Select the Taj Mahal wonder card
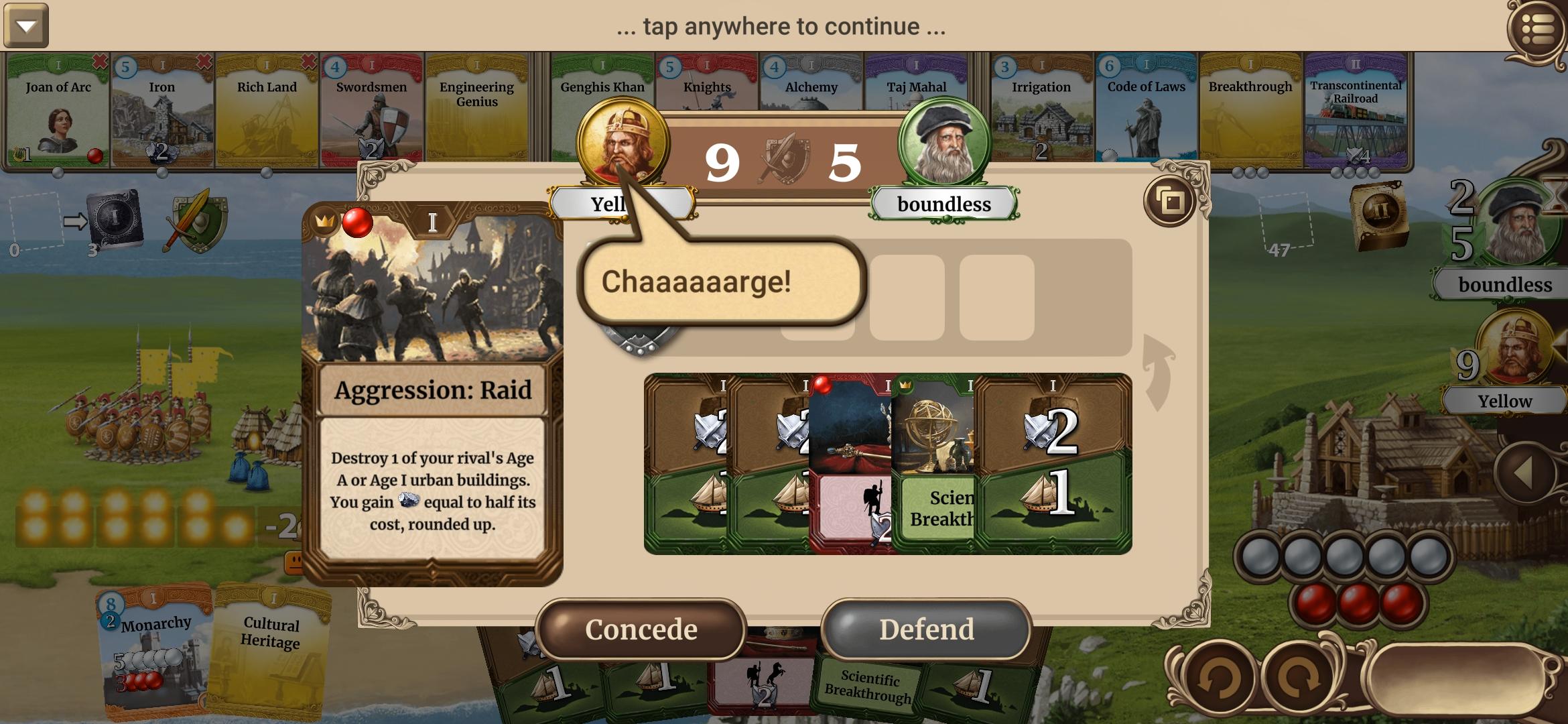 point(916,94)
